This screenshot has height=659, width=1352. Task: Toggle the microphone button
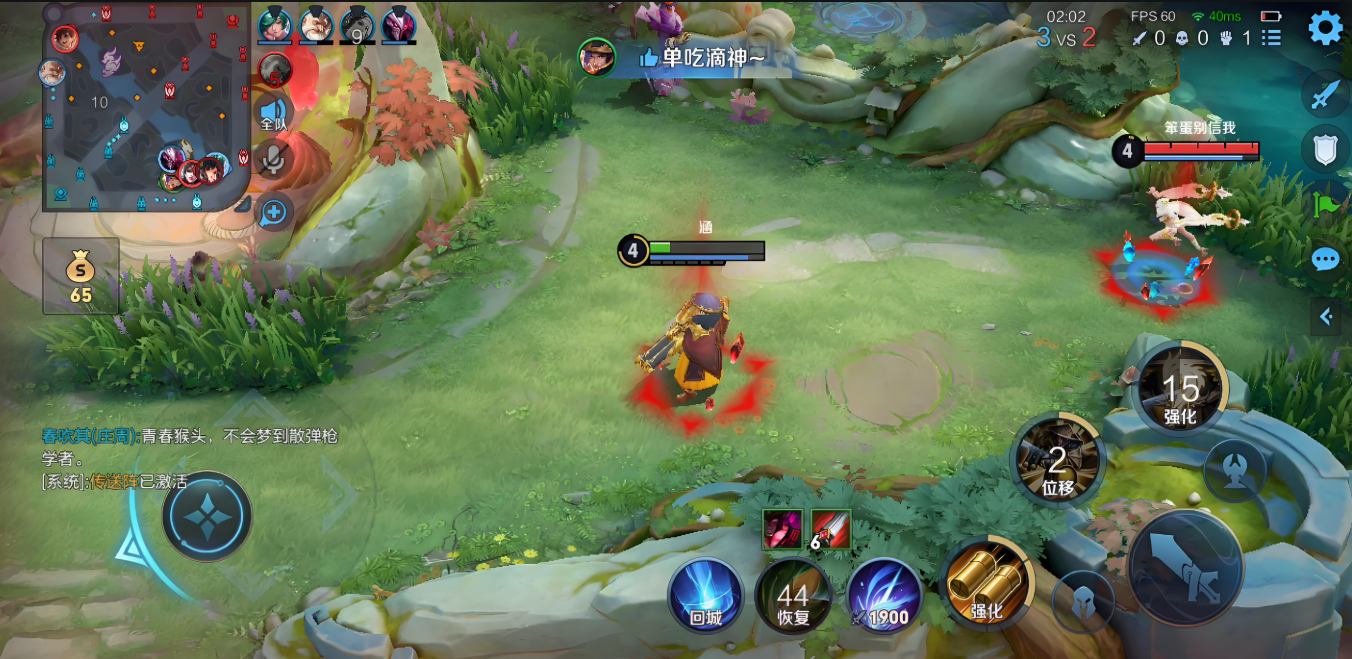pos(274,159)
